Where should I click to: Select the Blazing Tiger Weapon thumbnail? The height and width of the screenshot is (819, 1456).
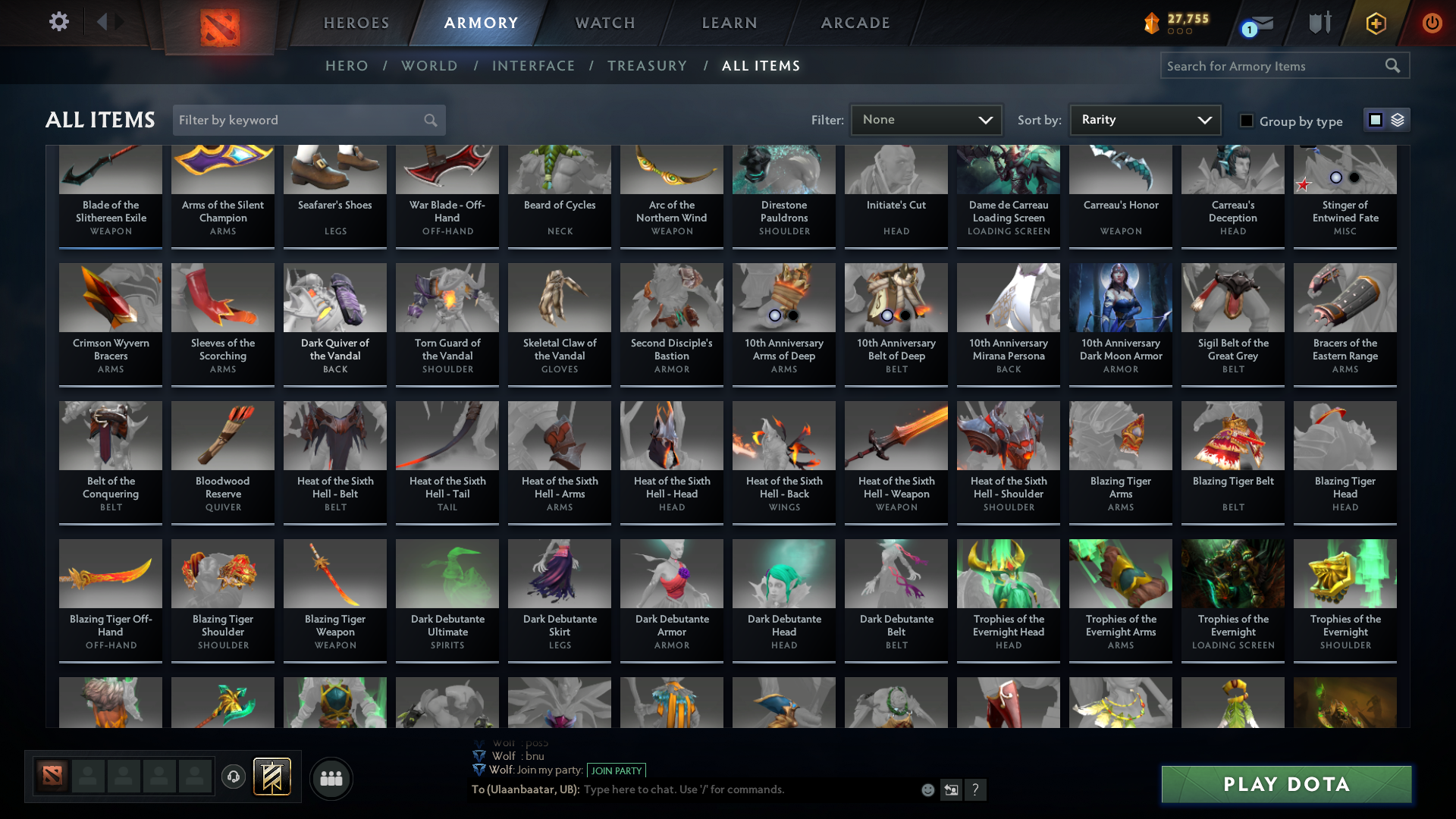tap(334, 574)
